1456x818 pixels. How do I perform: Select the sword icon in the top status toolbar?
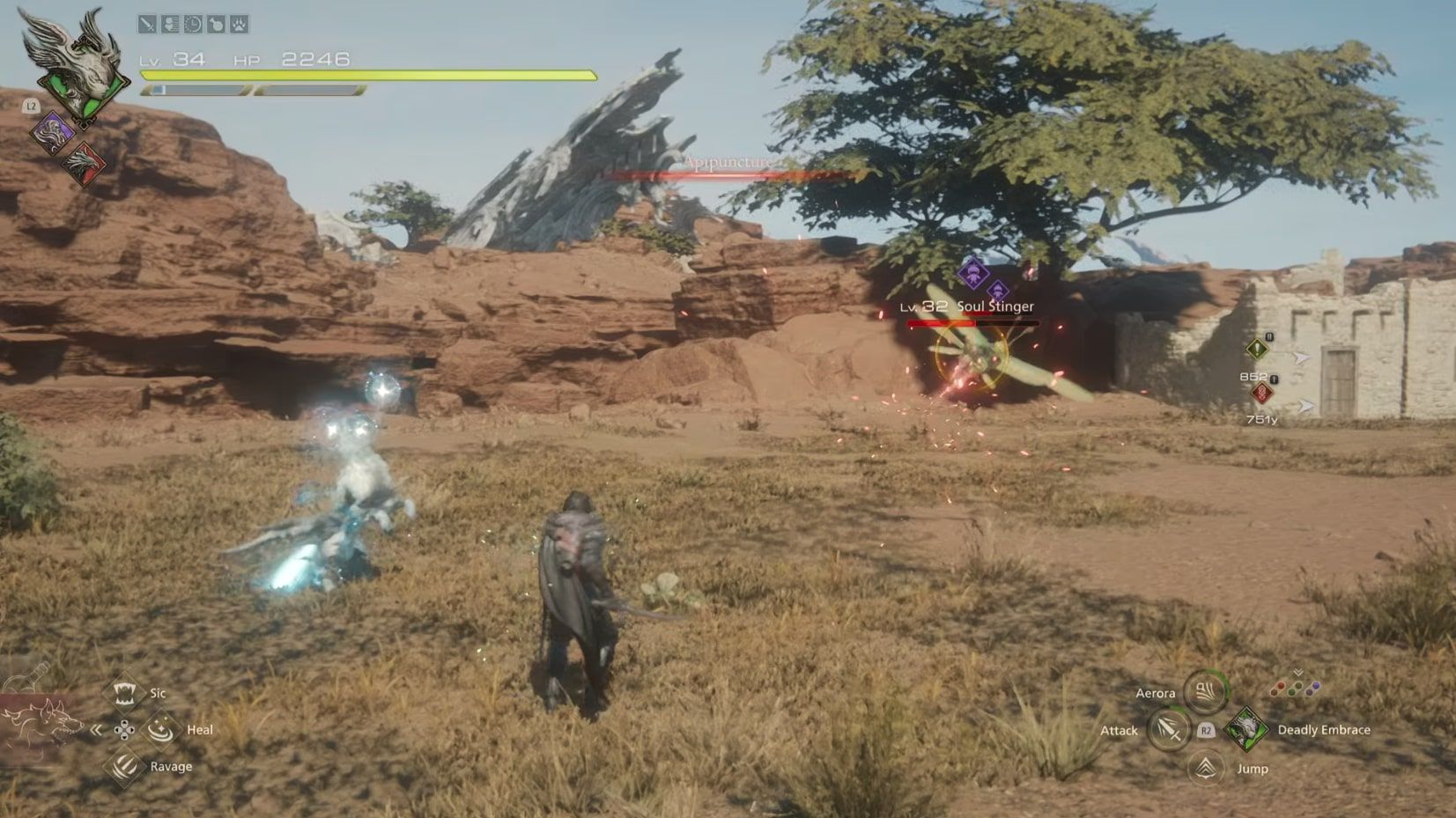point(147,23)
